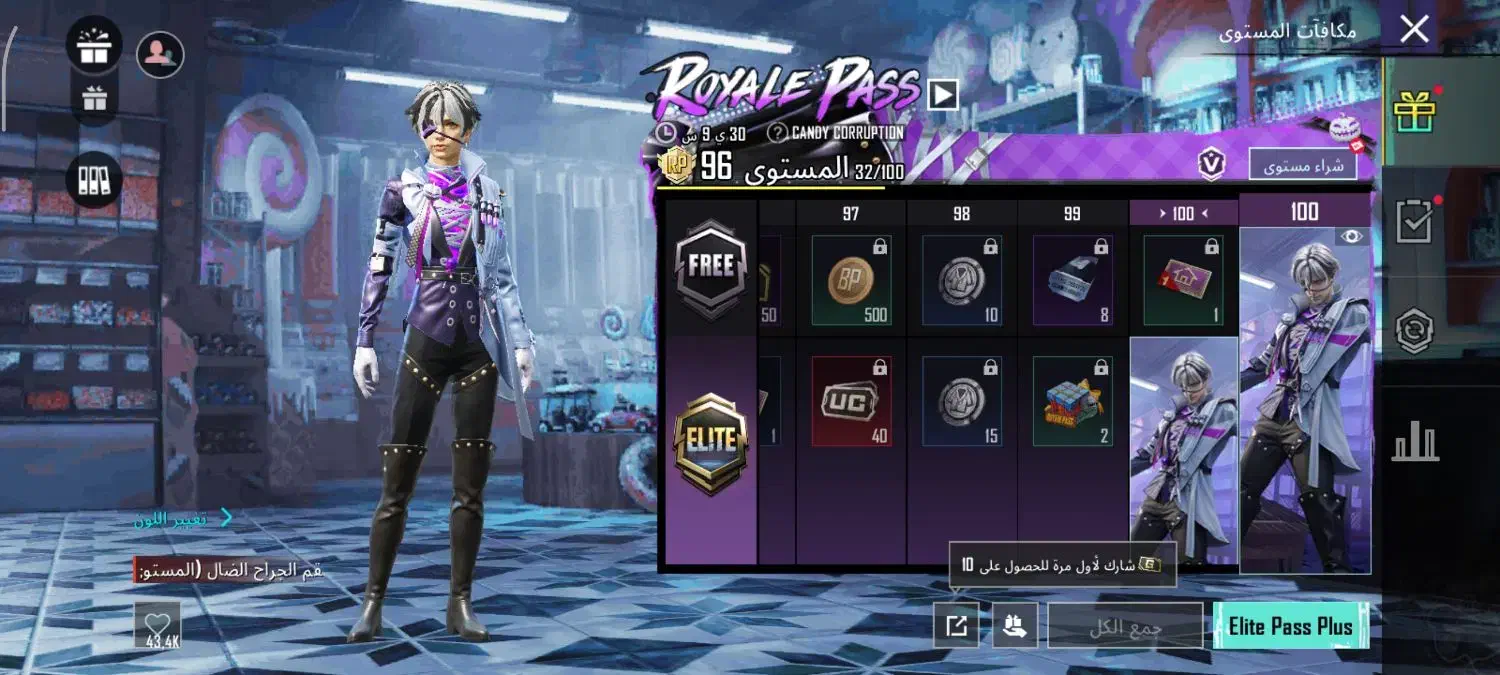The height and width of the screenshot is (675, 1500).
Task: Open the hexagon refresh exchange tab
Action: point(1414,331)
